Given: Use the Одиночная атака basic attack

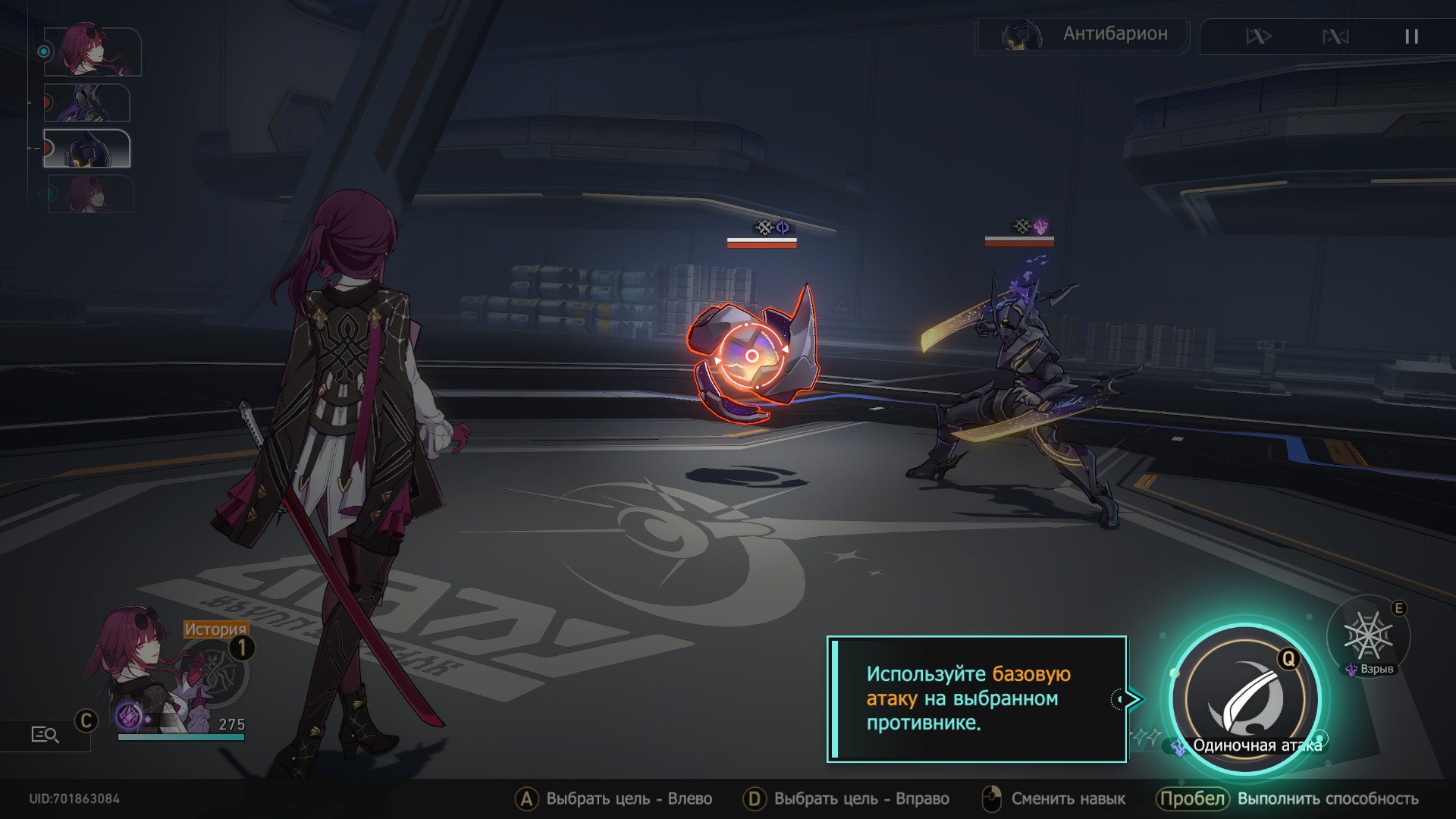Looking at the screenshot, I should [1245, 698].
